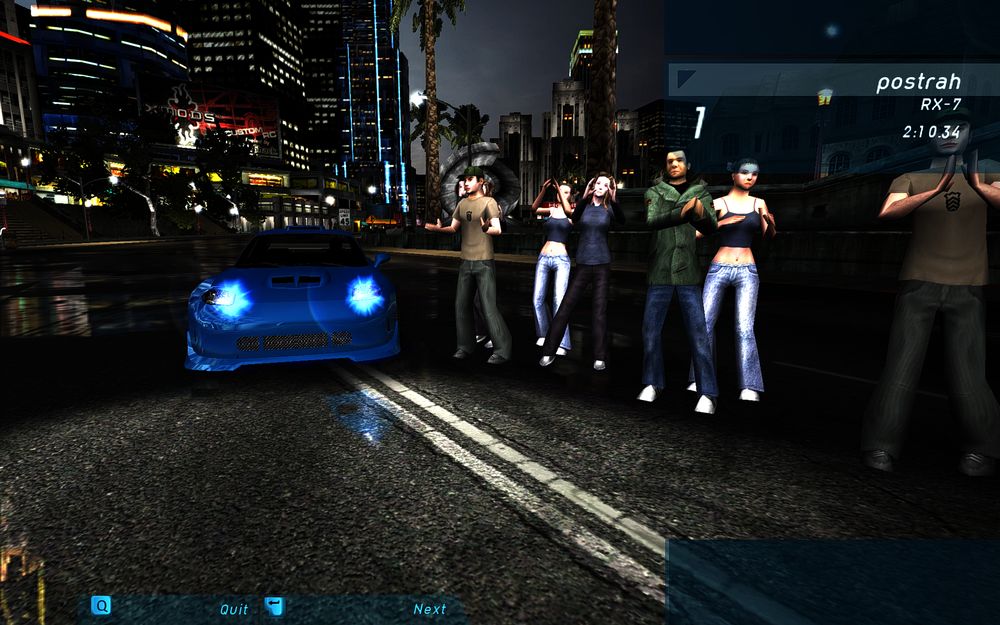
Task: Quit from the race results screen
Action: (234, 608)
